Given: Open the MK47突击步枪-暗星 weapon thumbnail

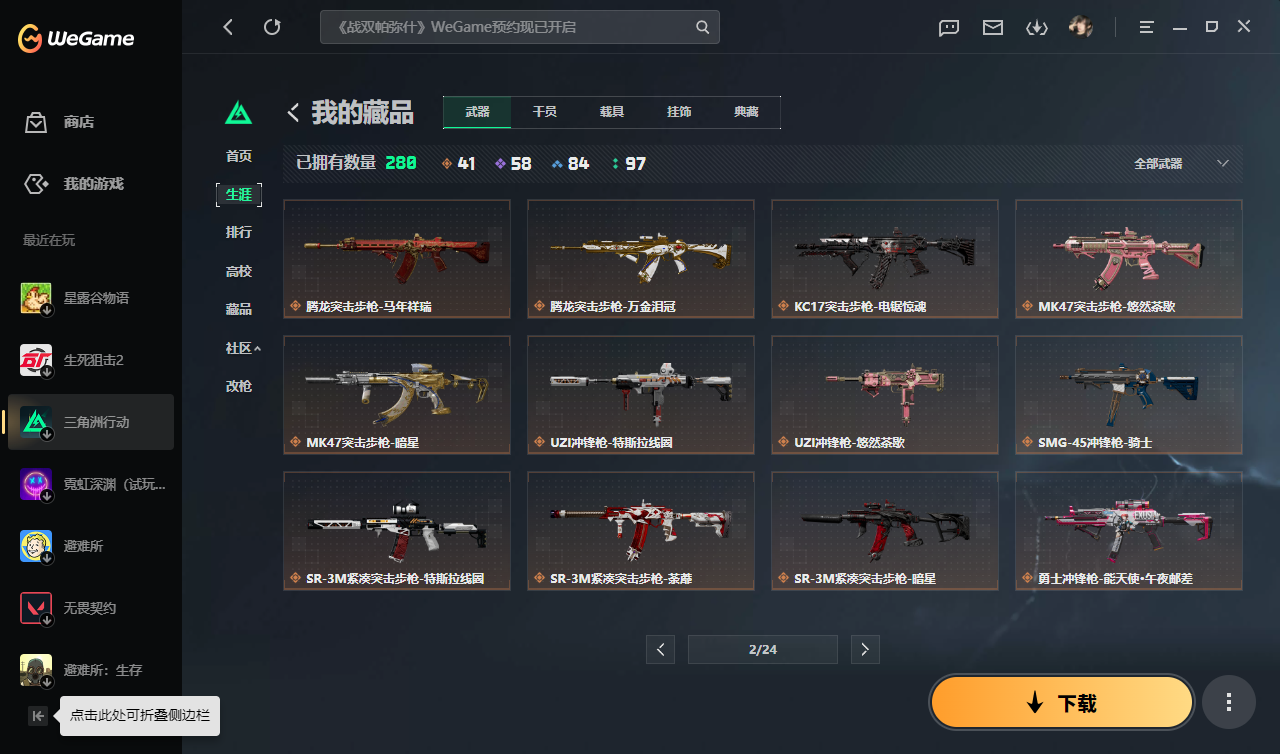Looking at the screenshot, I should [396, 394].
